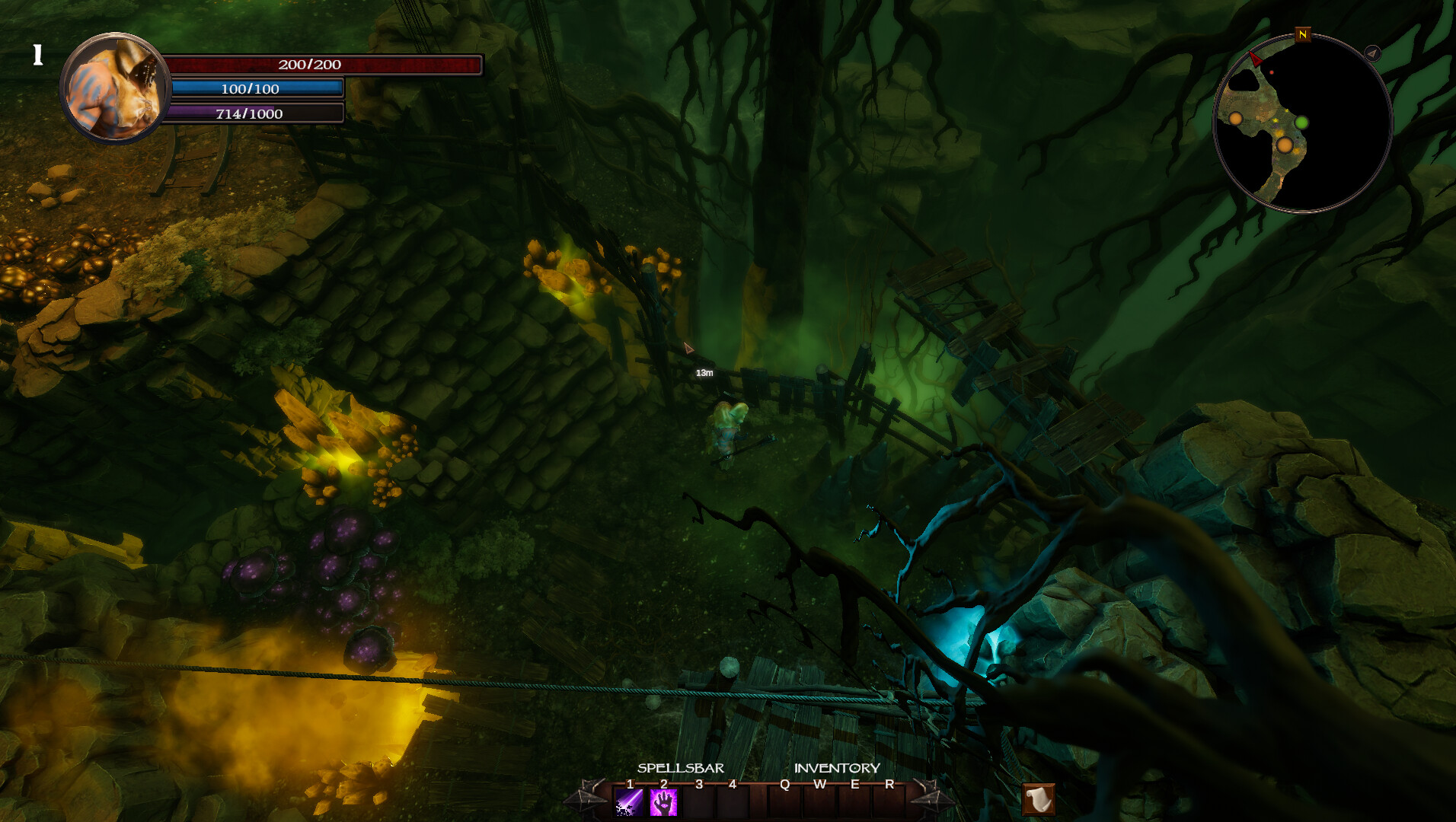Click the R inventory slot
This screenshot has width=1456, height=822.
click(889, 801)
